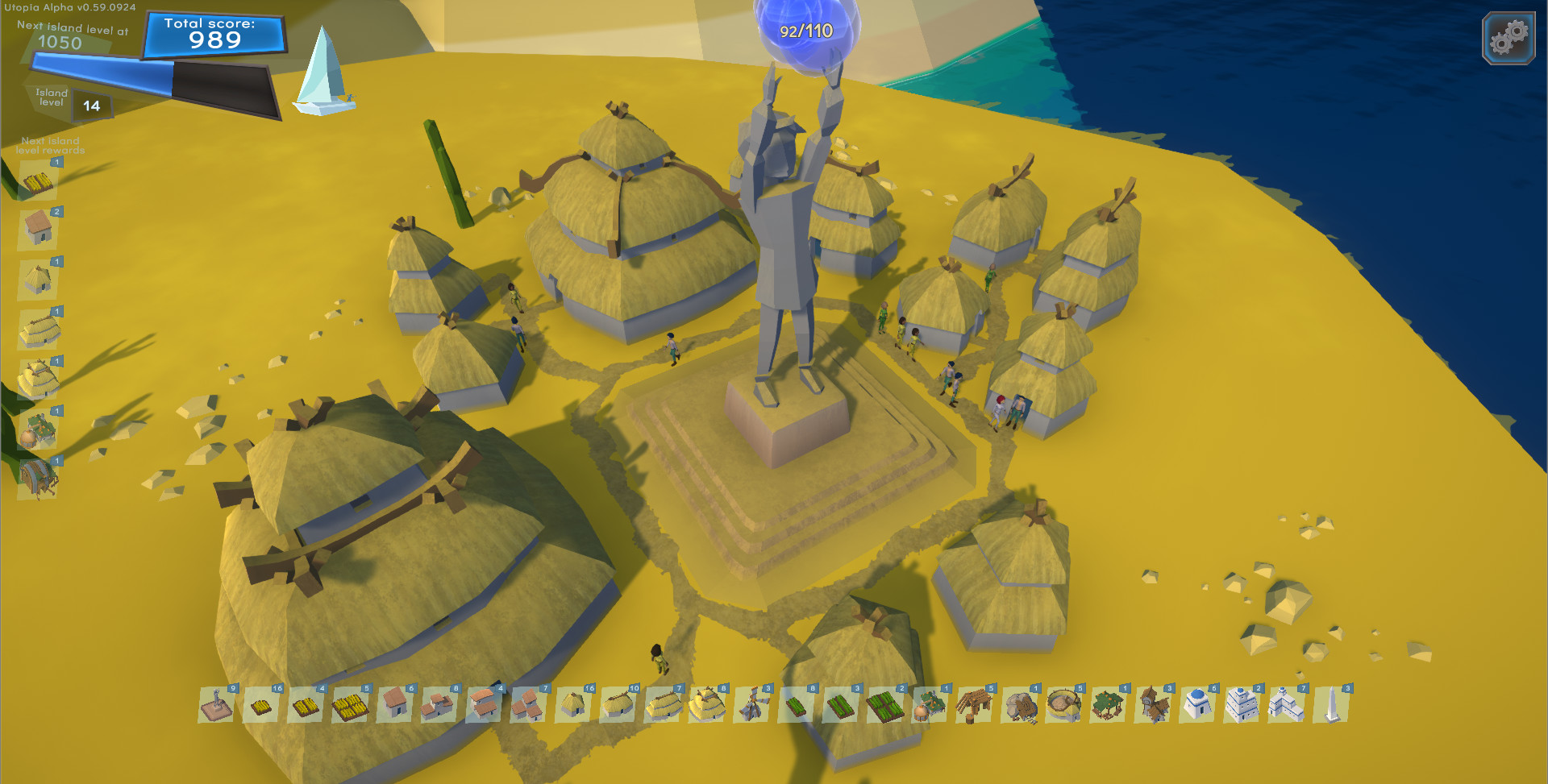The height and width of the screenshot is (784, 1548).
Task: Open the settings gear in the top-right corner
Action: [x=1507, y=37]
